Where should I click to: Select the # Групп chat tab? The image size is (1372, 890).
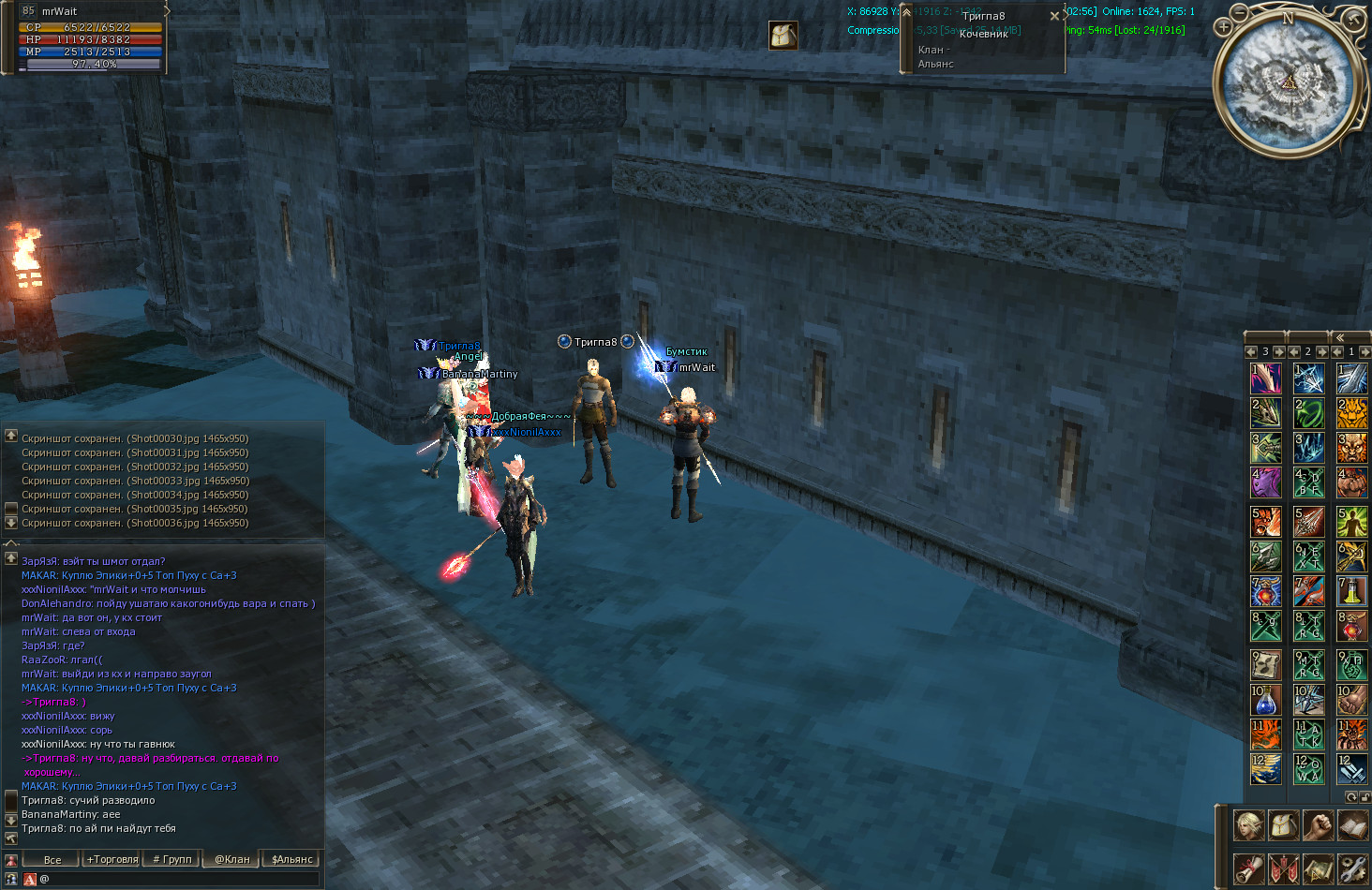point(171,859)
